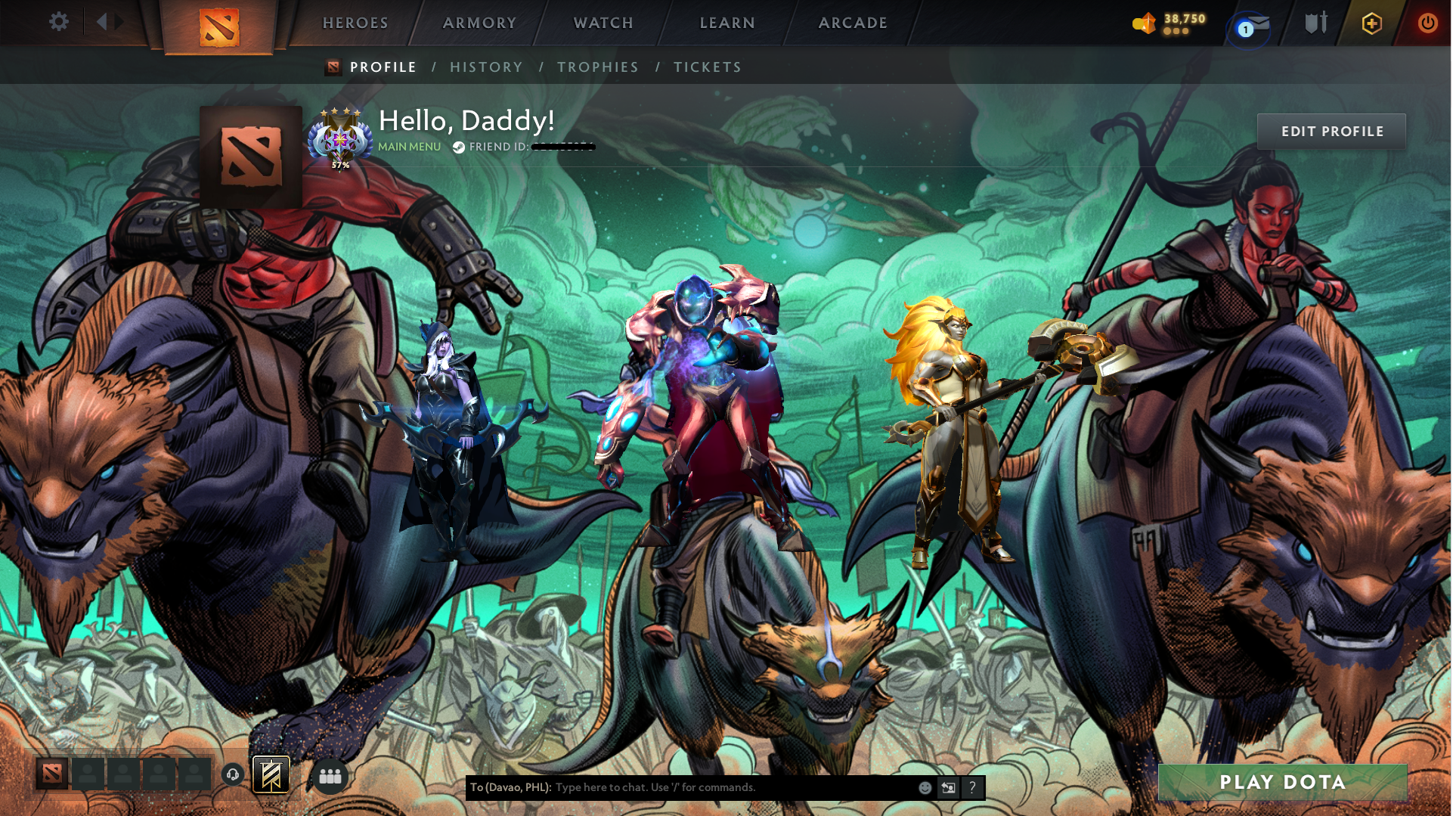
Task: Select WATCH in the top menu
Action: tap(603, 23)
